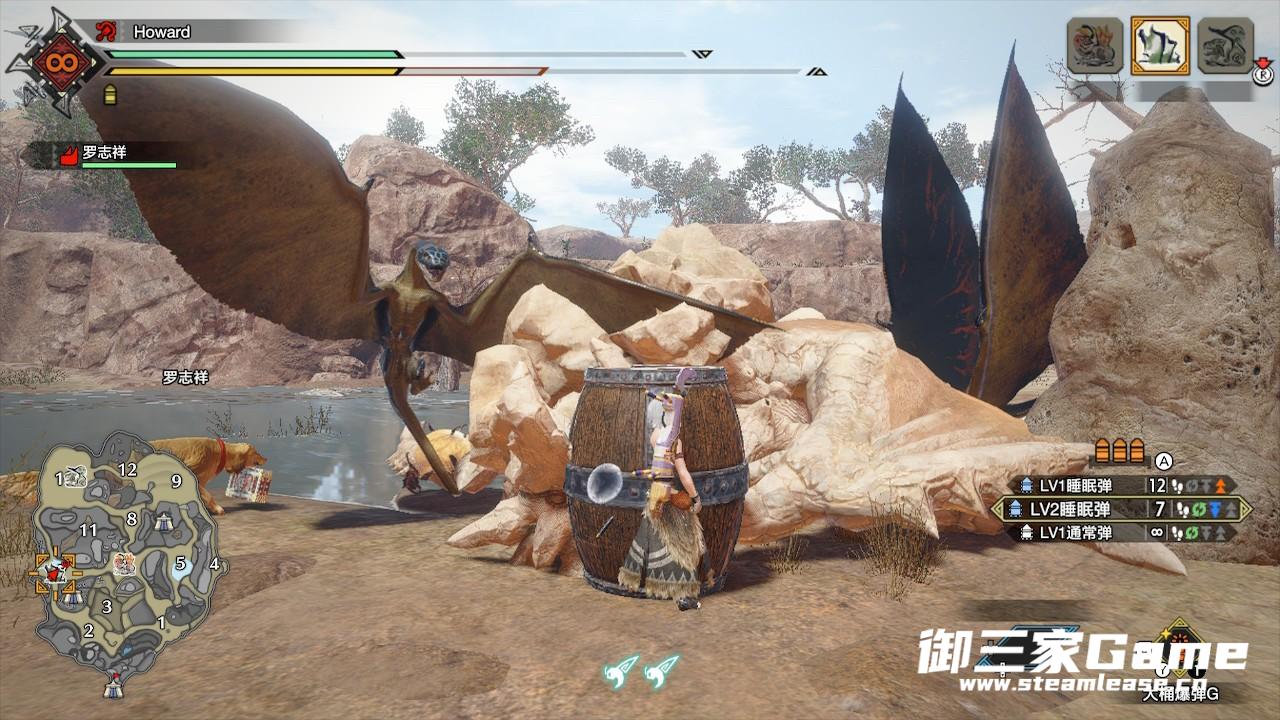Select the loaded ammo shells indicator
The height and width of the screenshot is (720, 1280).
[x=1118, y=449]
